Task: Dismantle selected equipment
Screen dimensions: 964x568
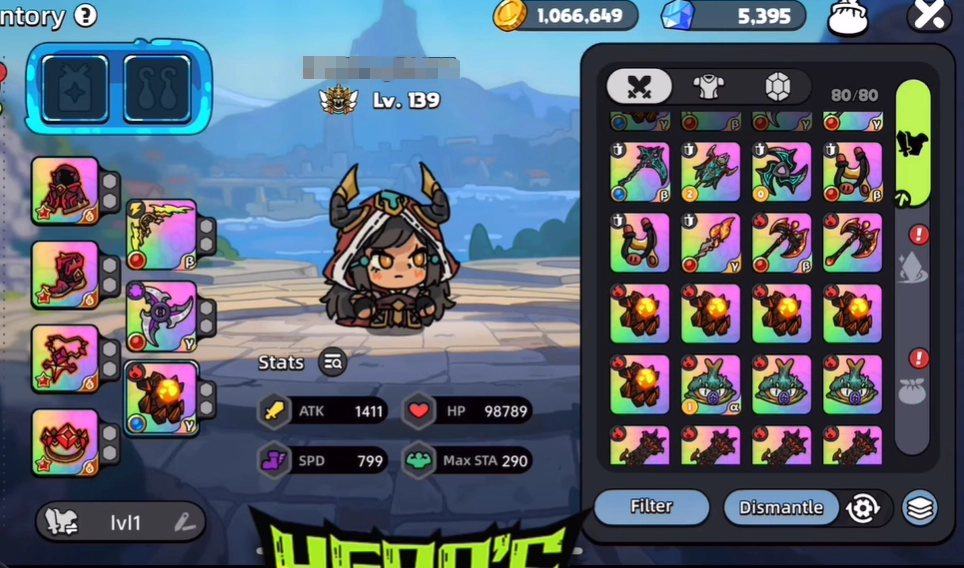Action: (780, 508)
